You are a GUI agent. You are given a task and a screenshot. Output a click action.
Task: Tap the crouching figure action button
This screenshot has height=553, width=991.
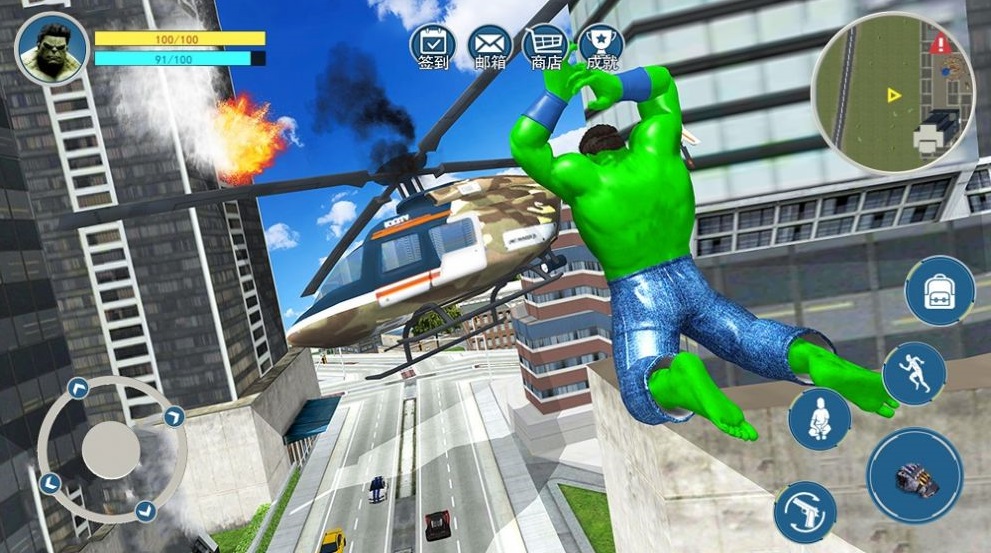point(819,418)
